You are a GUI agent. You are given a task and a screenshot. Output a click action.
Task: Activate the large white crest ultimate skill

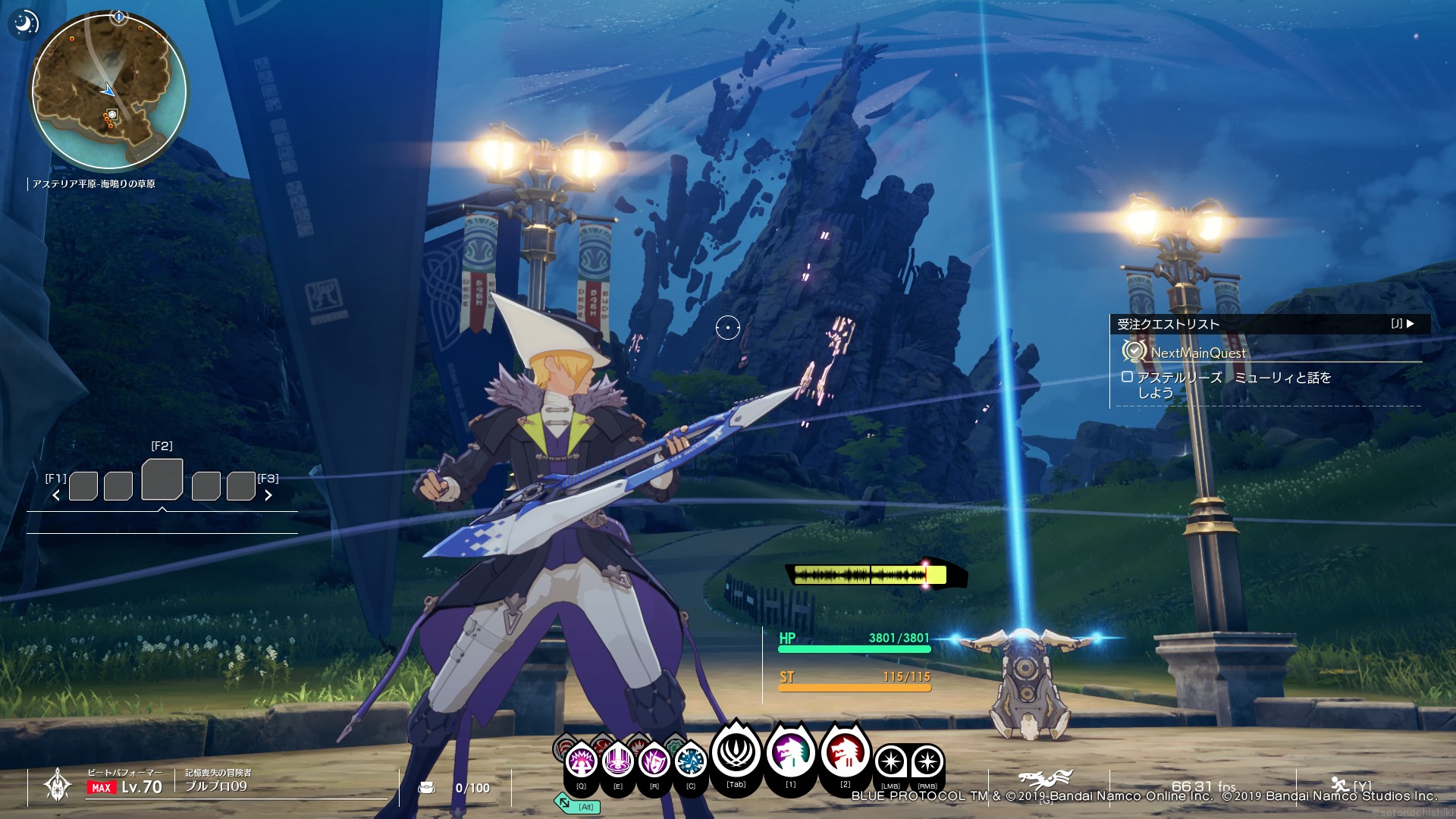pyautogui.click(x=736, y=752)
